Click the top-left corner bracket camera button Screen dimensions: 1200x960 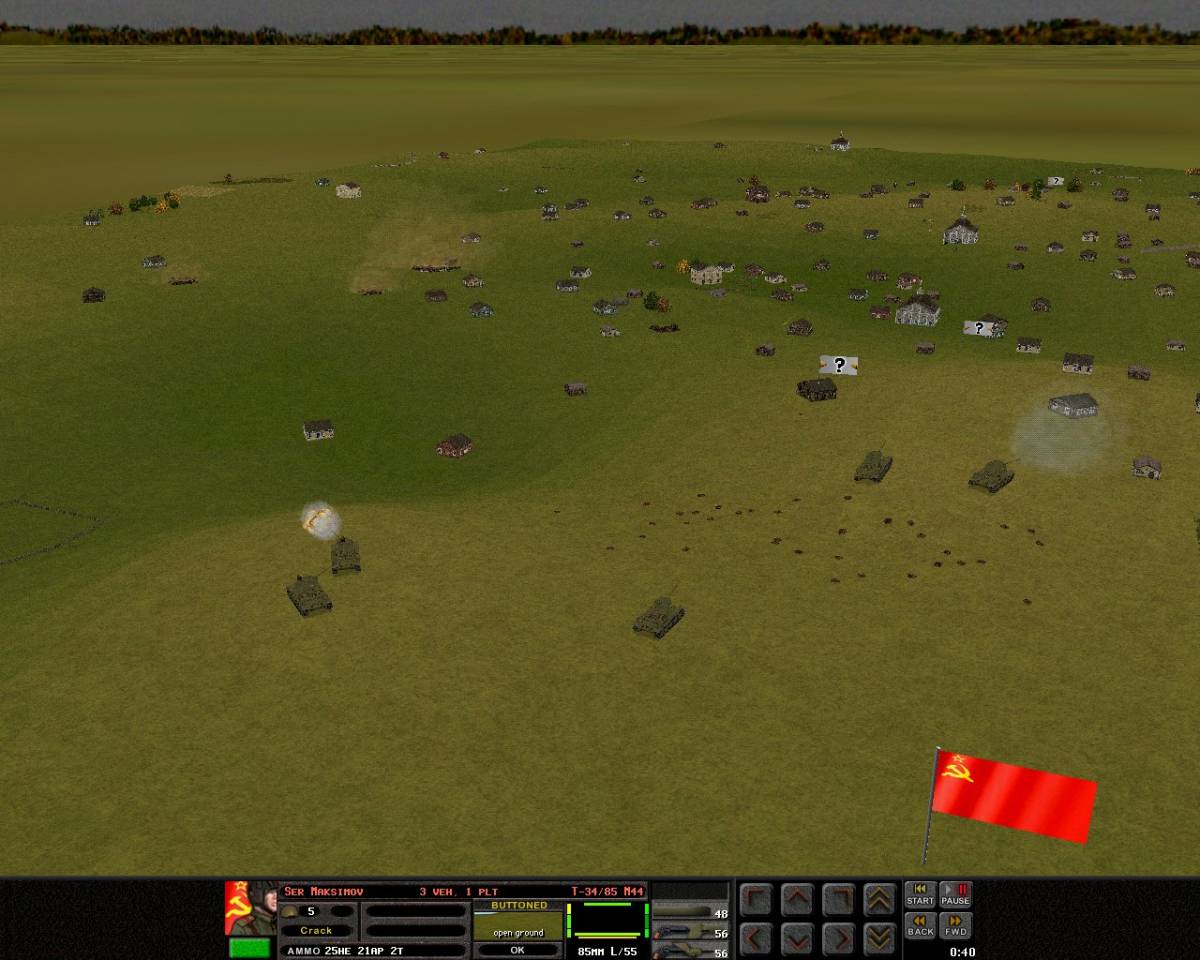tap(756, 900)
